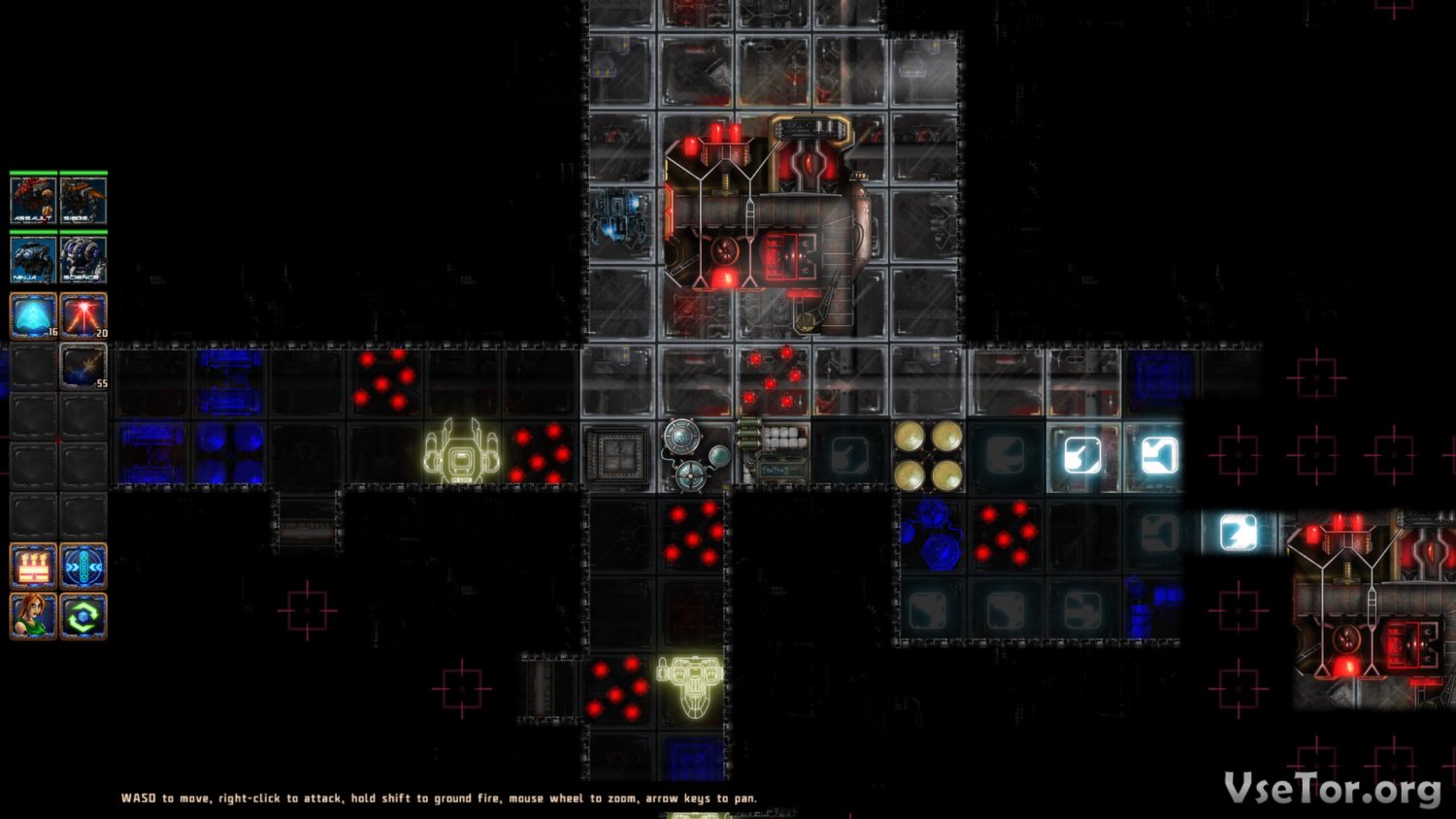Choose the Ninja exo portrait
Viewport: 1456px width, 819px height.
(x=33, y=259)
